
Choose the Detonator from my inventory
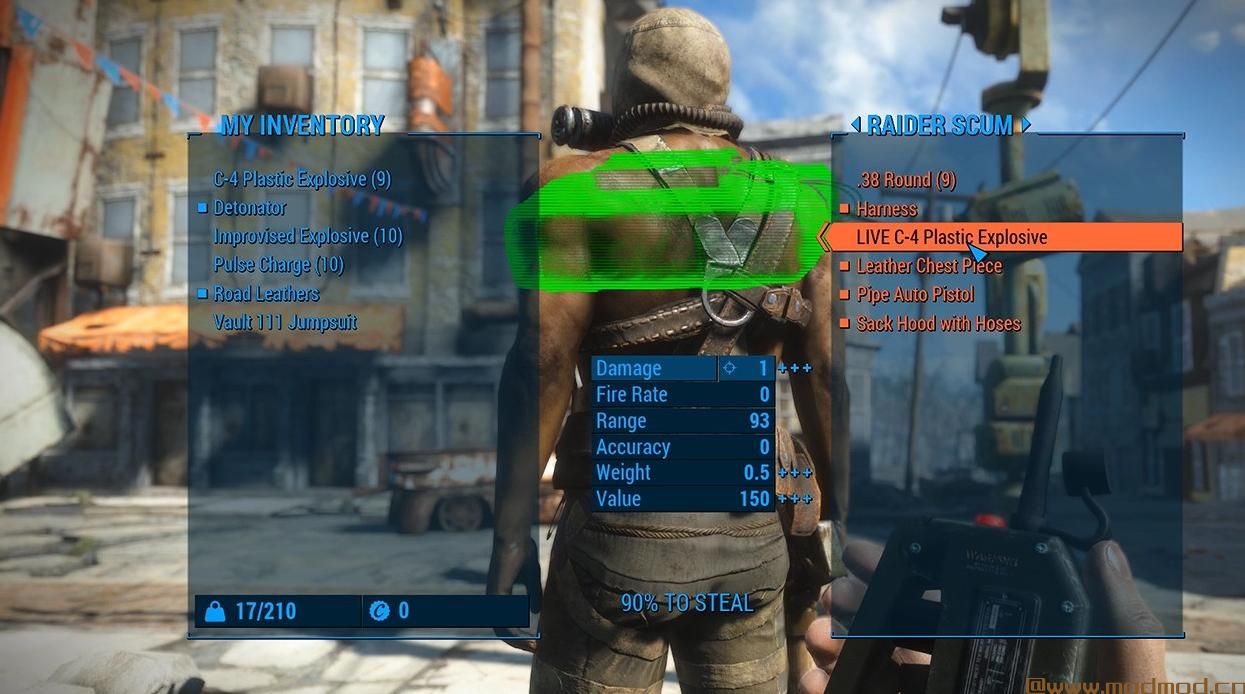click(x=249, y=208)
